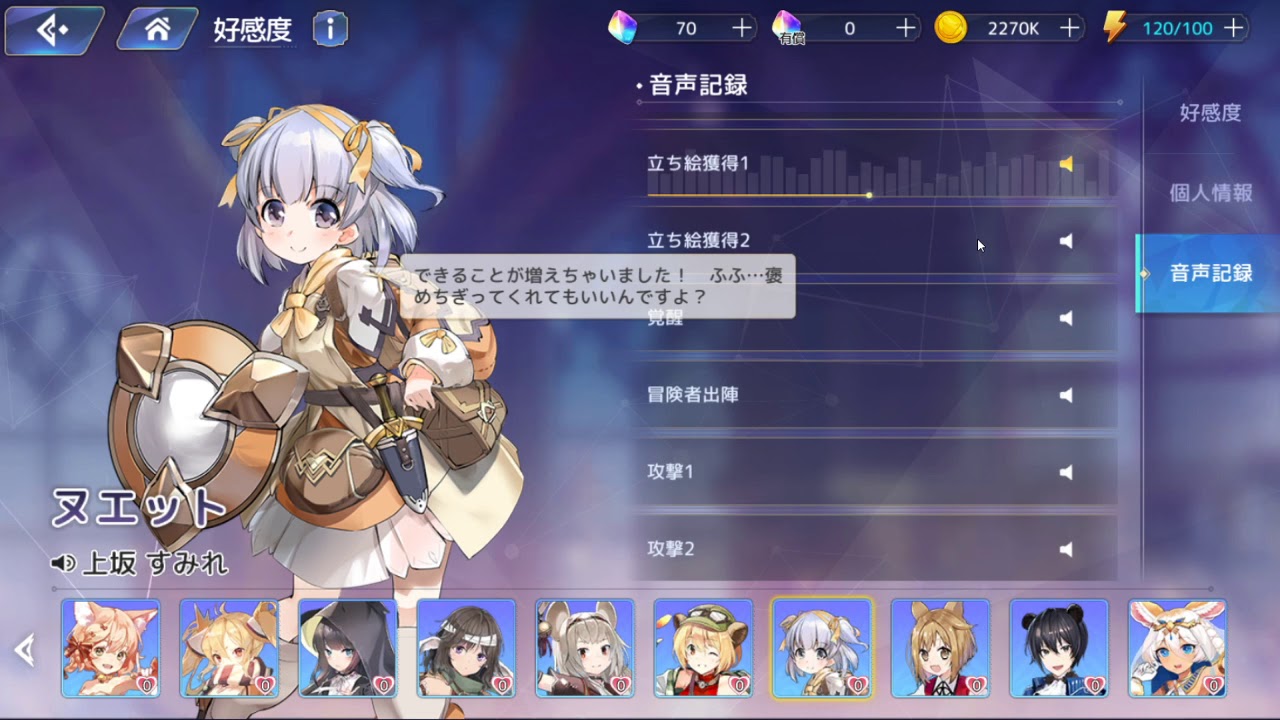Select the 音声記録 tab

tap(1210, 273)
